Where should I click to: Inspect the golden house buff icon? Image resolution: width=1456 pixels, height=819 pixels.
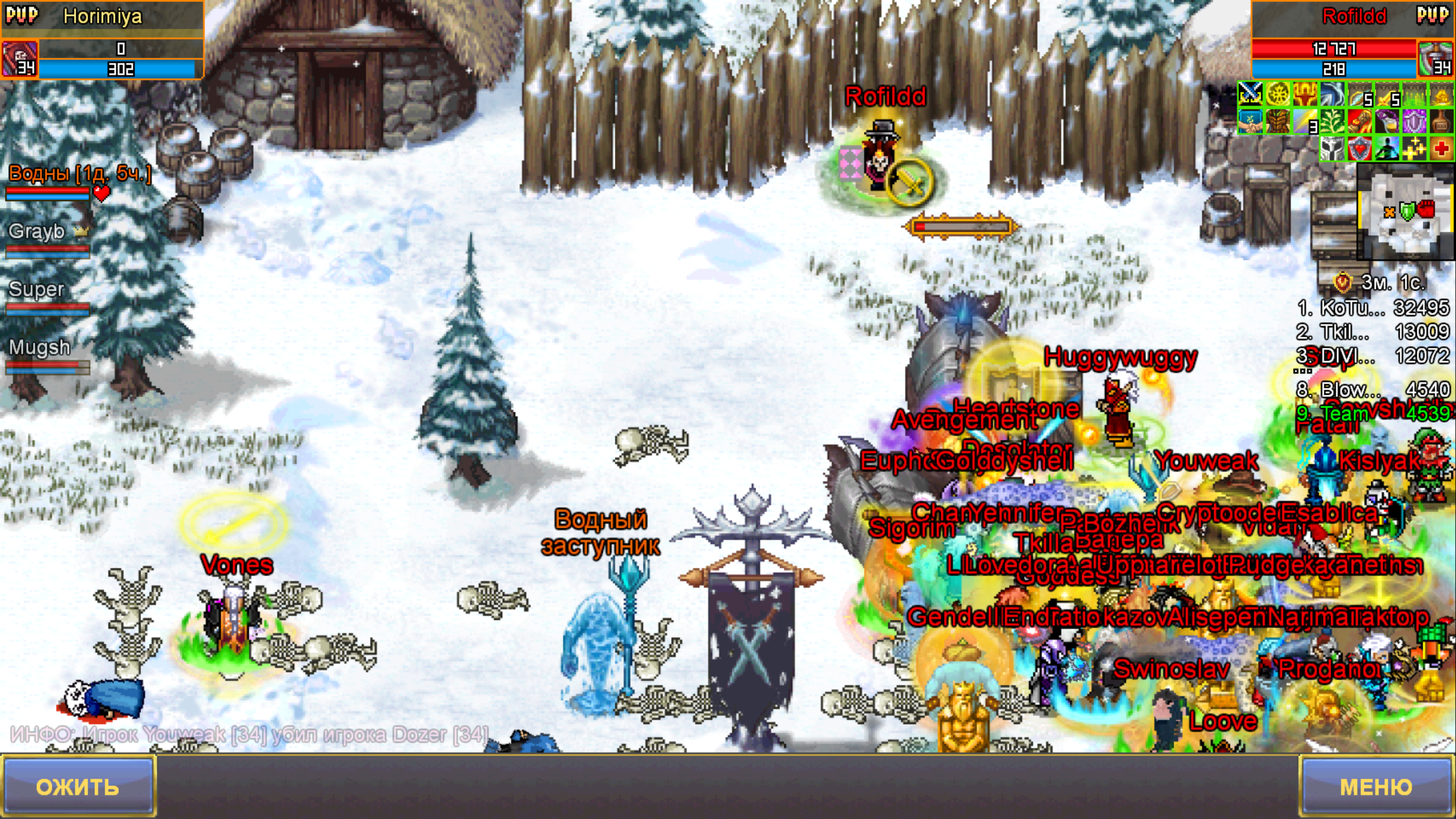point(1442,94)
